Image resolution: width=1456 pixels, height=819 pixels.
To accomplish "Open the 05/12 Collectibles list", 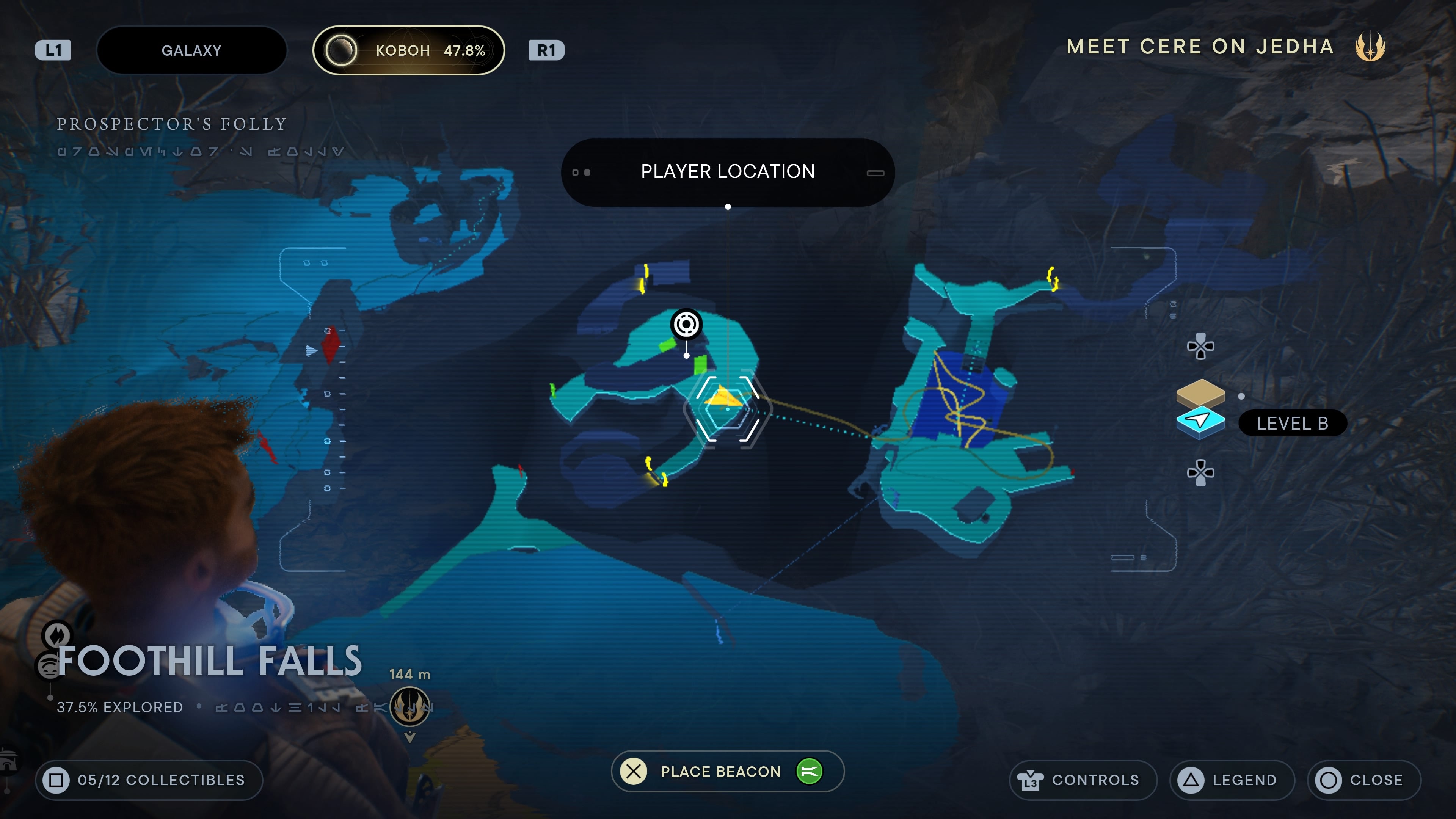I will click(149, 780).
